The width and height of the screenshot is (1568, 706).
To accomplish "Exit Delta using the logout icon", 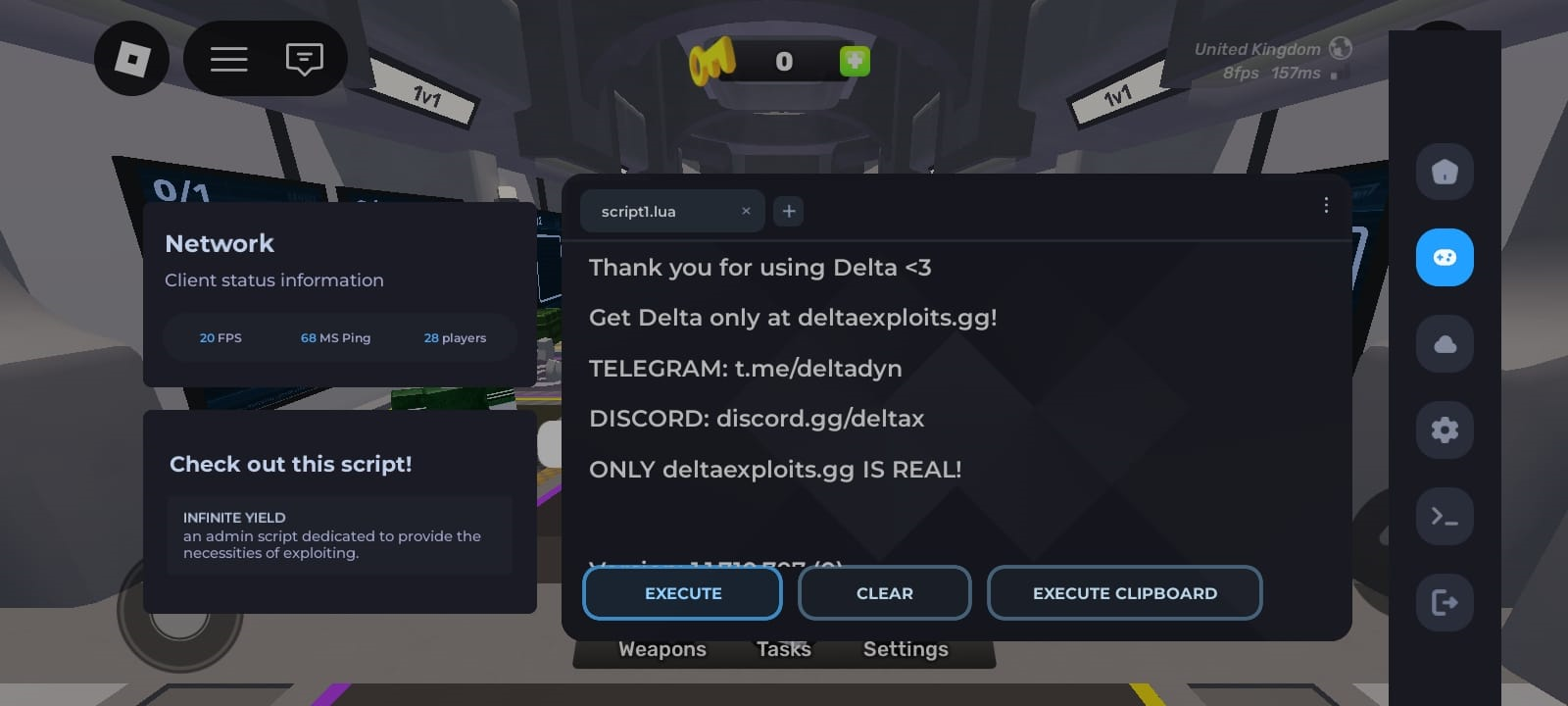I will pyautogui.click(x=1445, y=602).
